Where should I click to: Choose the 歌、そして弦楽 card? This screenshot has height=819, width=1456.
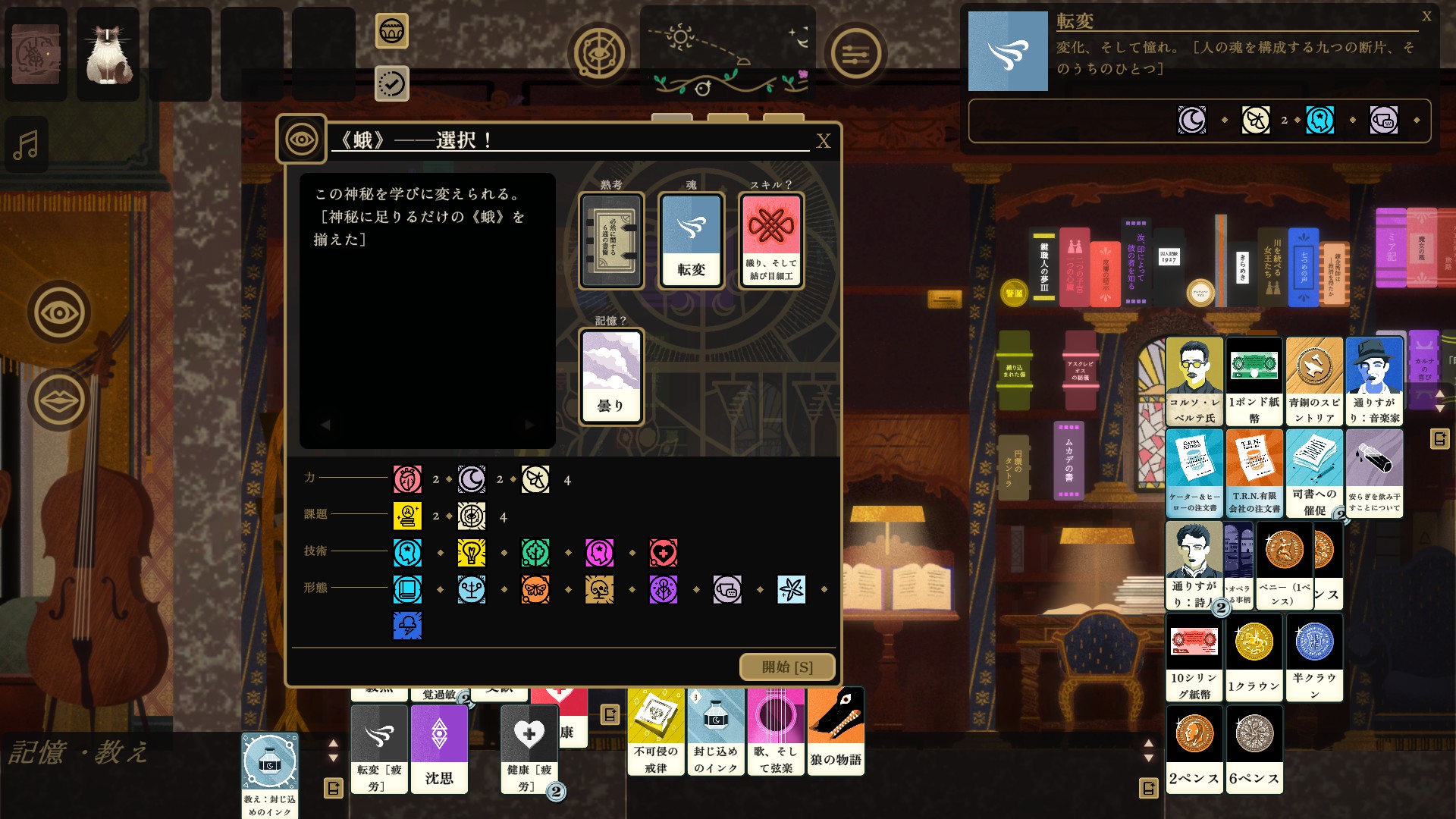775,731
